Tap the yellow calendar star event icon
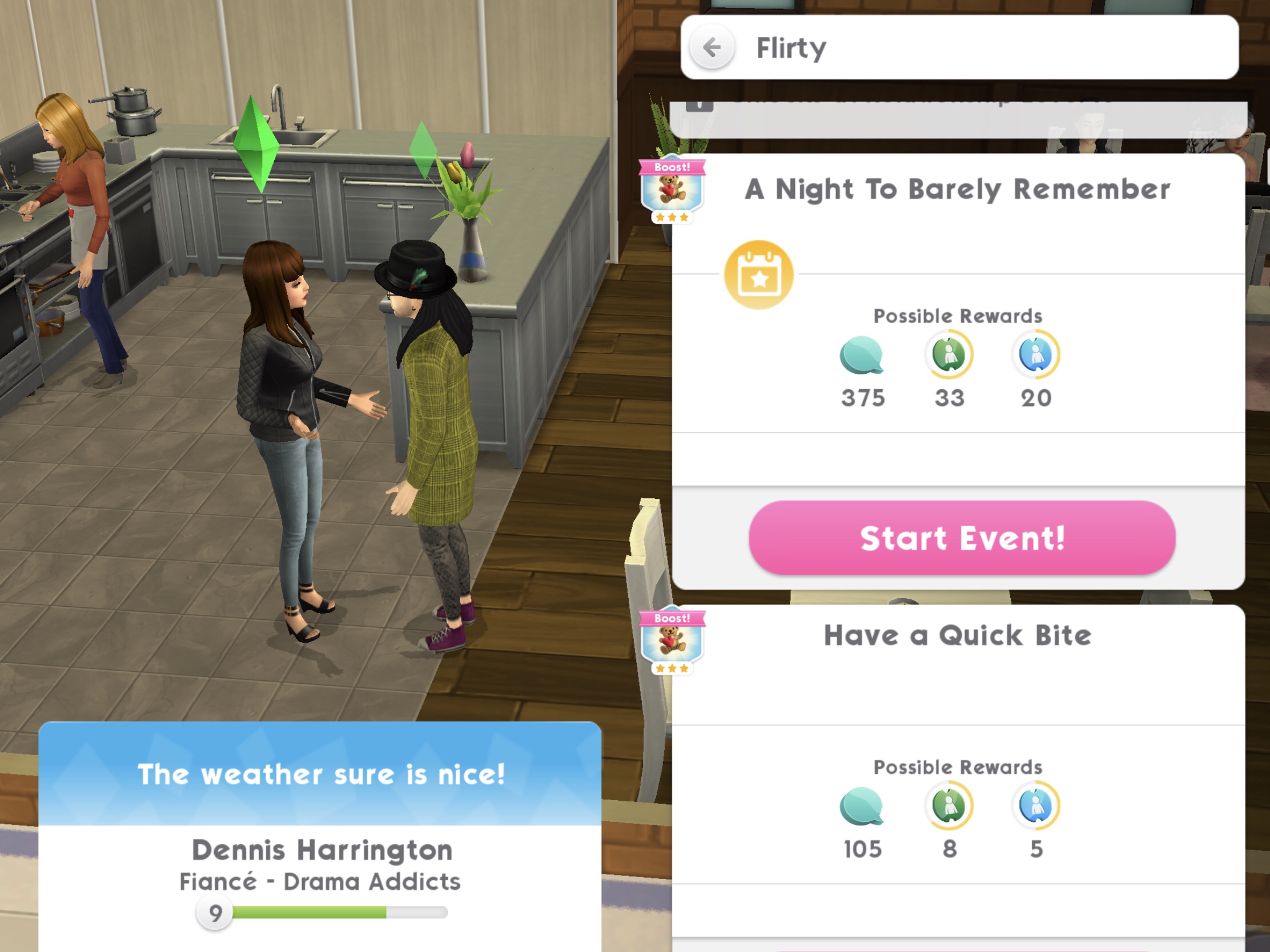Image resolution: width=1270 pixels, height=952 pixels. click(x=758, y=275)
